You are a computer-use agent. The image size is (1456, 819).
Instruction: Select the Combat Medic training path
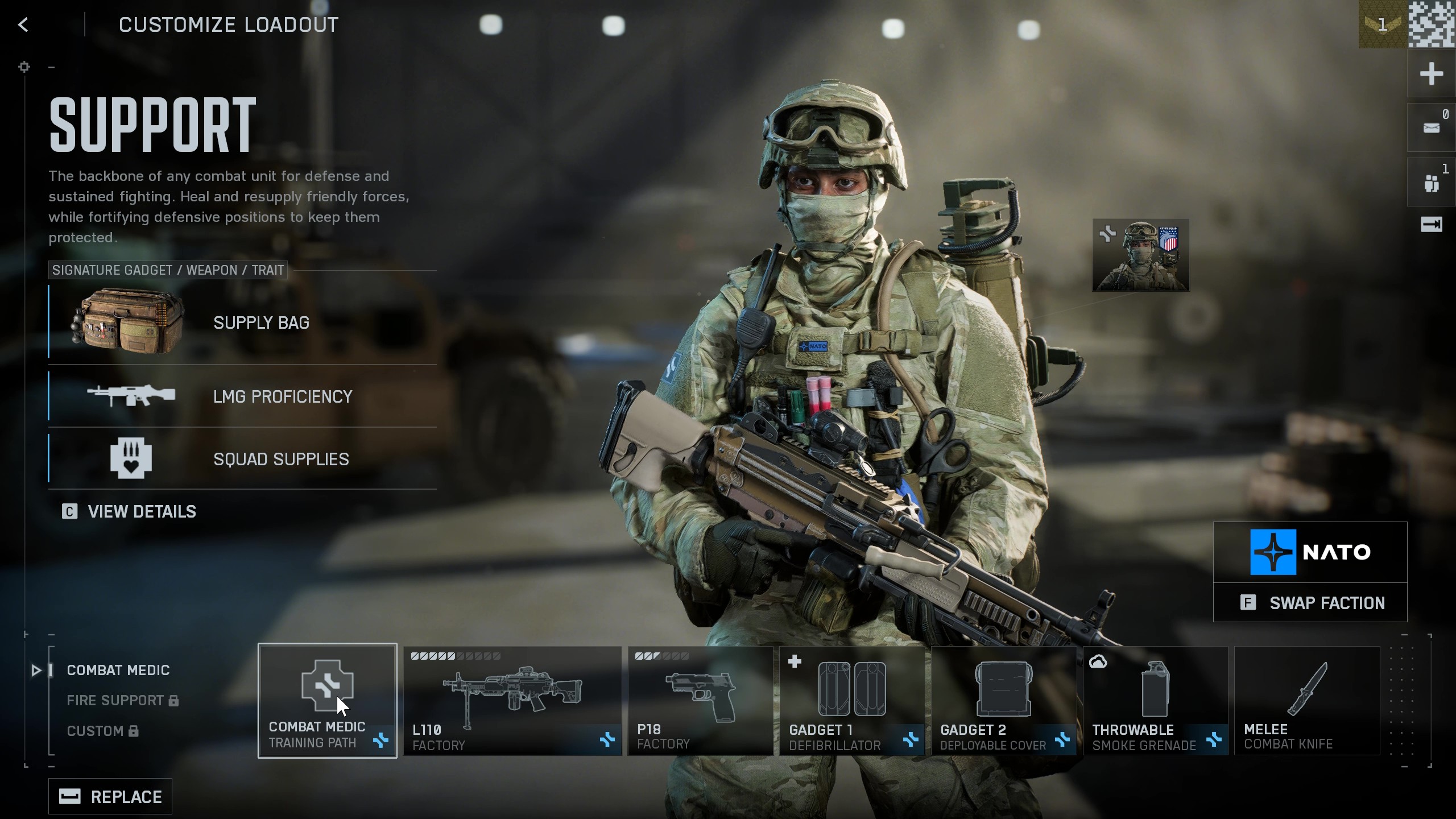tap(328, 701)
